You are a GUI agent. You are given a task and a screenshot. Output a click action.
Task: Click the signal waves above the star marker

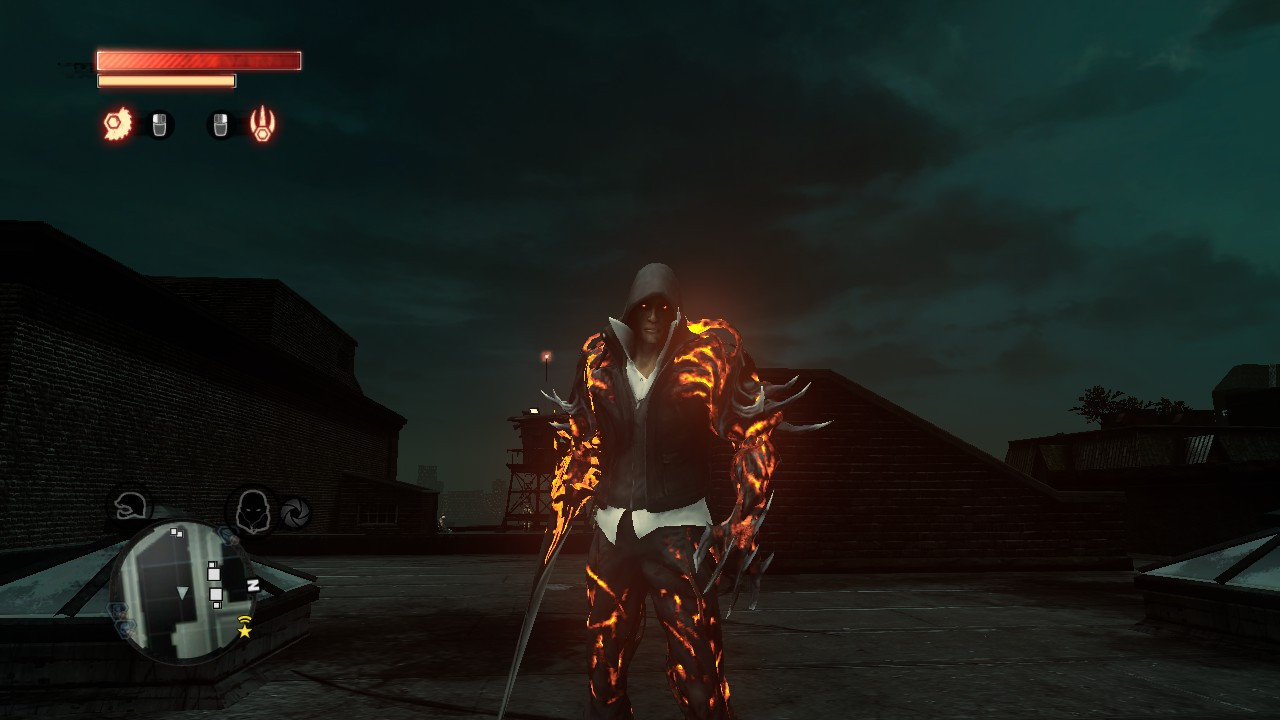(x=245, y=621)
